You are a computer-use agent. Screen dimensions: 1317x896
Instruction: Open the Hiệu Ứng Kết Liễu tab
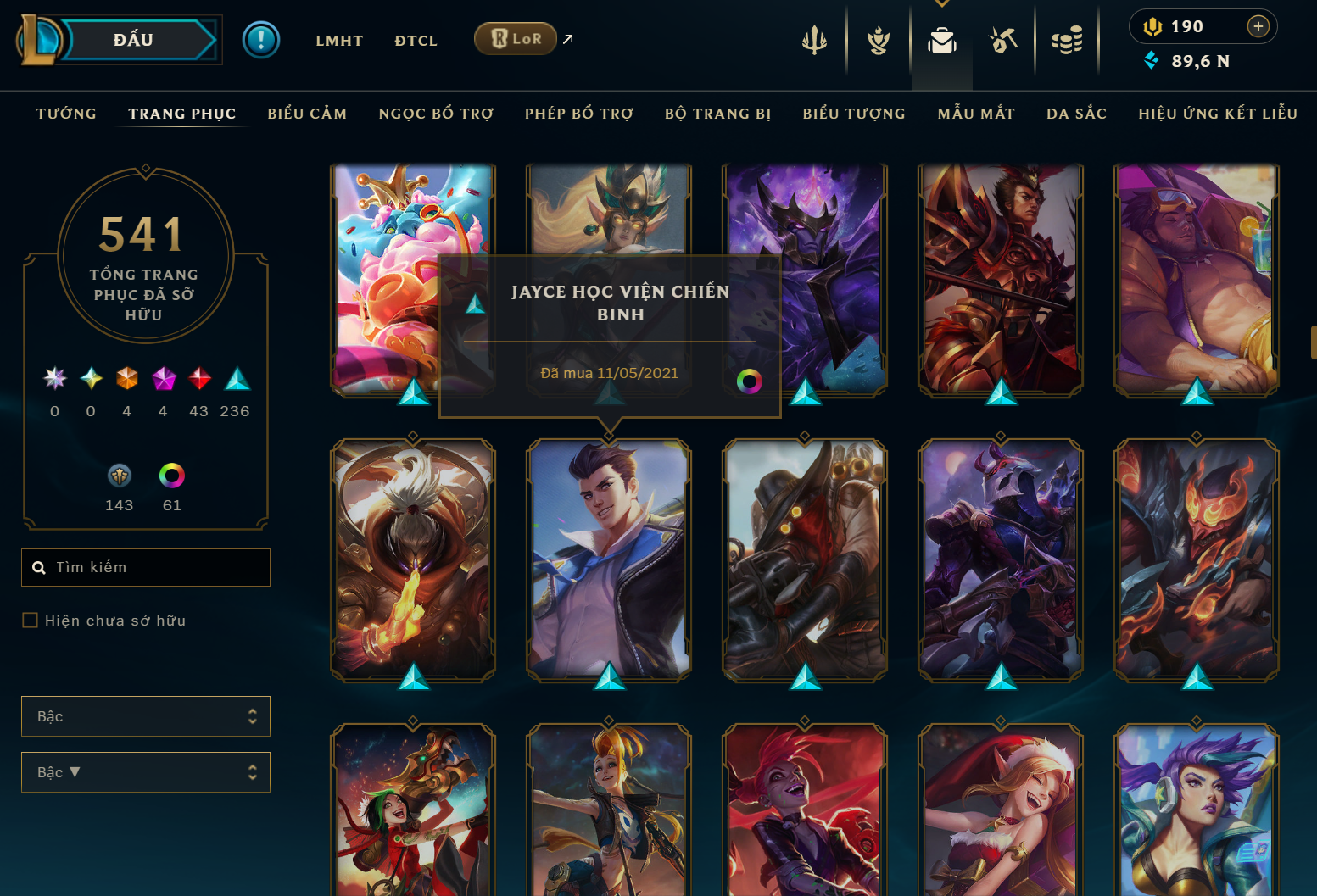click(1218, 114)
